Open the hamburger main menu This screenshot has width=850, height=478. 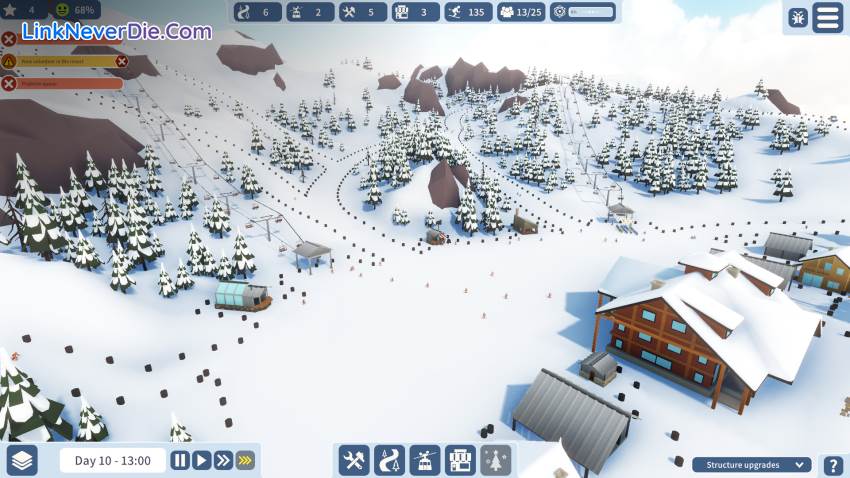(x=827, y=17)
